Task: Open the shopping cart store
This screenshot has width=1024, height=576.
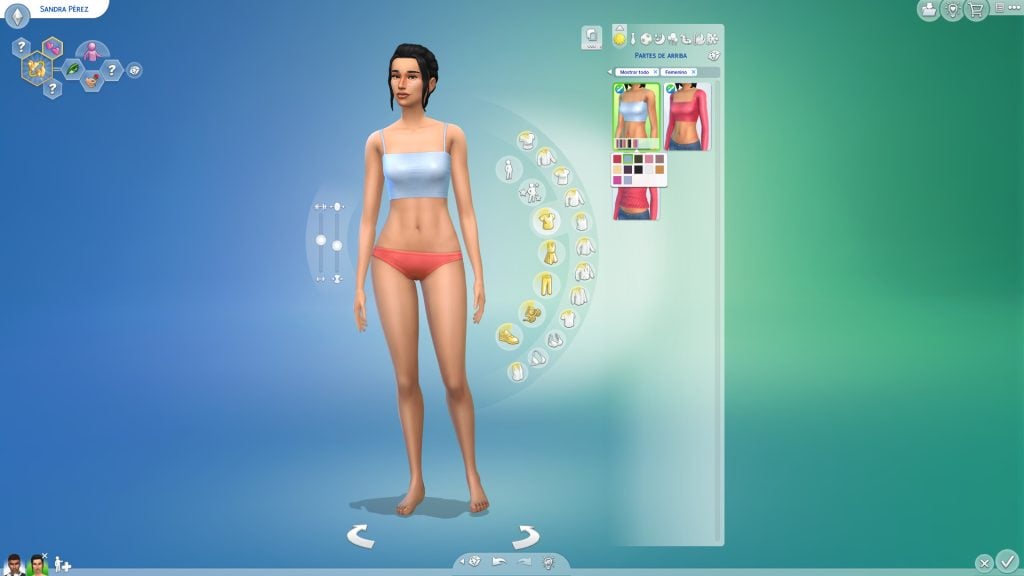Action: coord(975,9)
